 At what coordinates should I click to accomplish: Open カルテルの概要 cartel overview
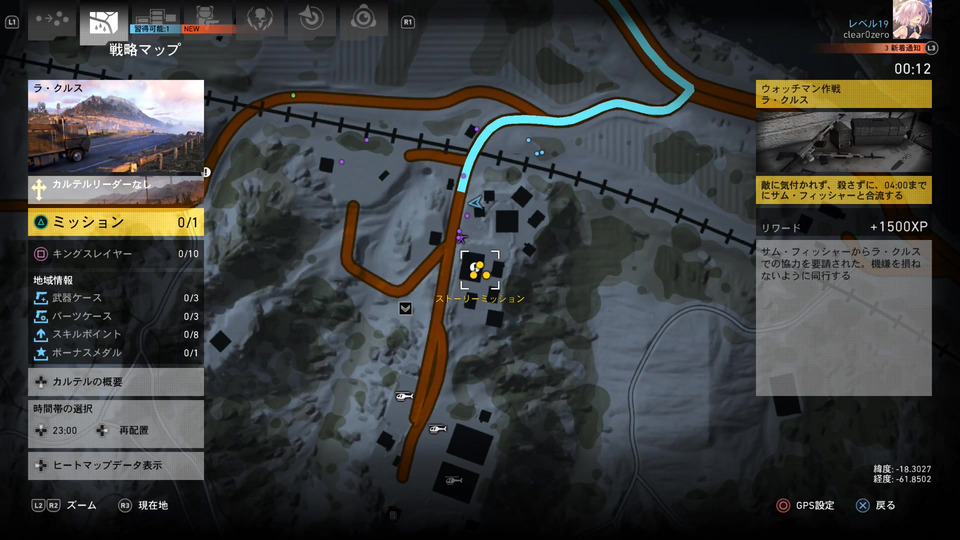115,381
